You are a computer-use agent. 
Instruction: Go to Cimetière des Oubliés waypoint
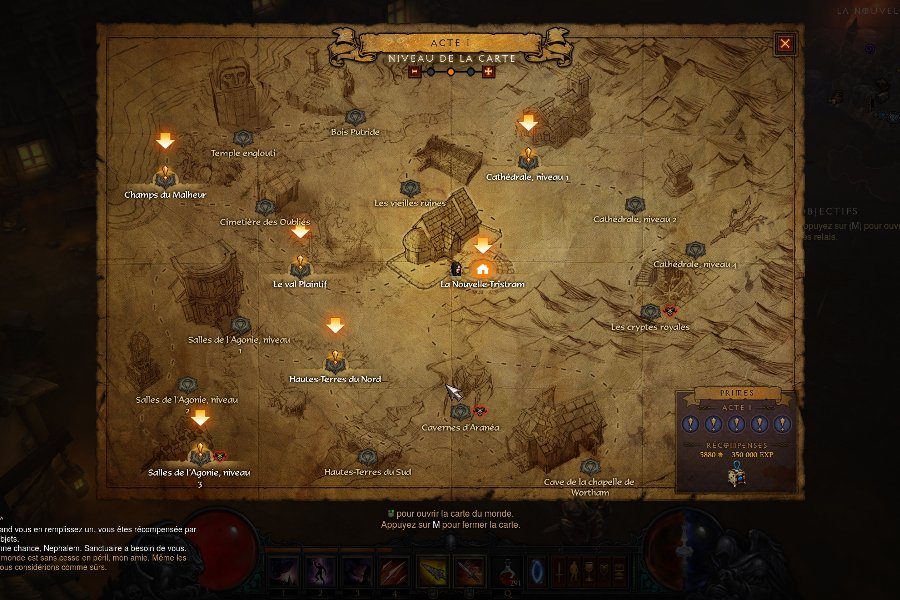(x=265, y=206)
